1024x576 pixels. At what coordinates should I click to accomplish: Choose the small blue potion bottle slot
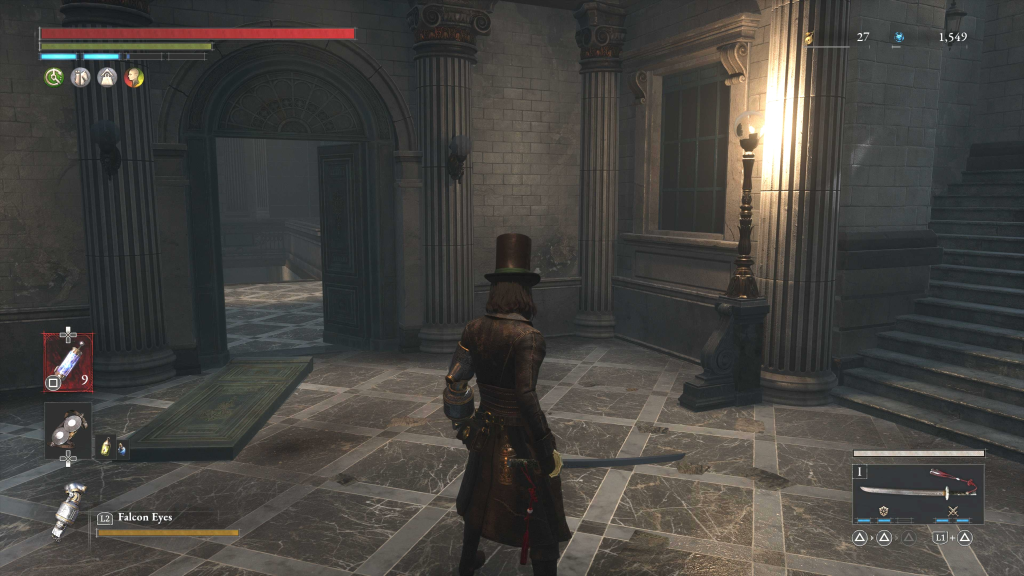click(x=121, y=448)
